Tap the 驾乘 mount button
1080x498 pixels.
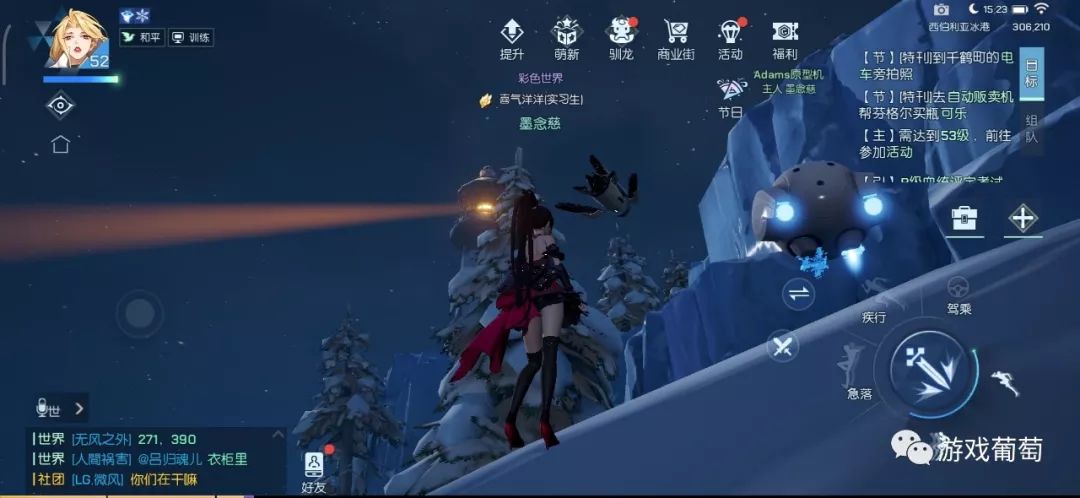(958, 294)
